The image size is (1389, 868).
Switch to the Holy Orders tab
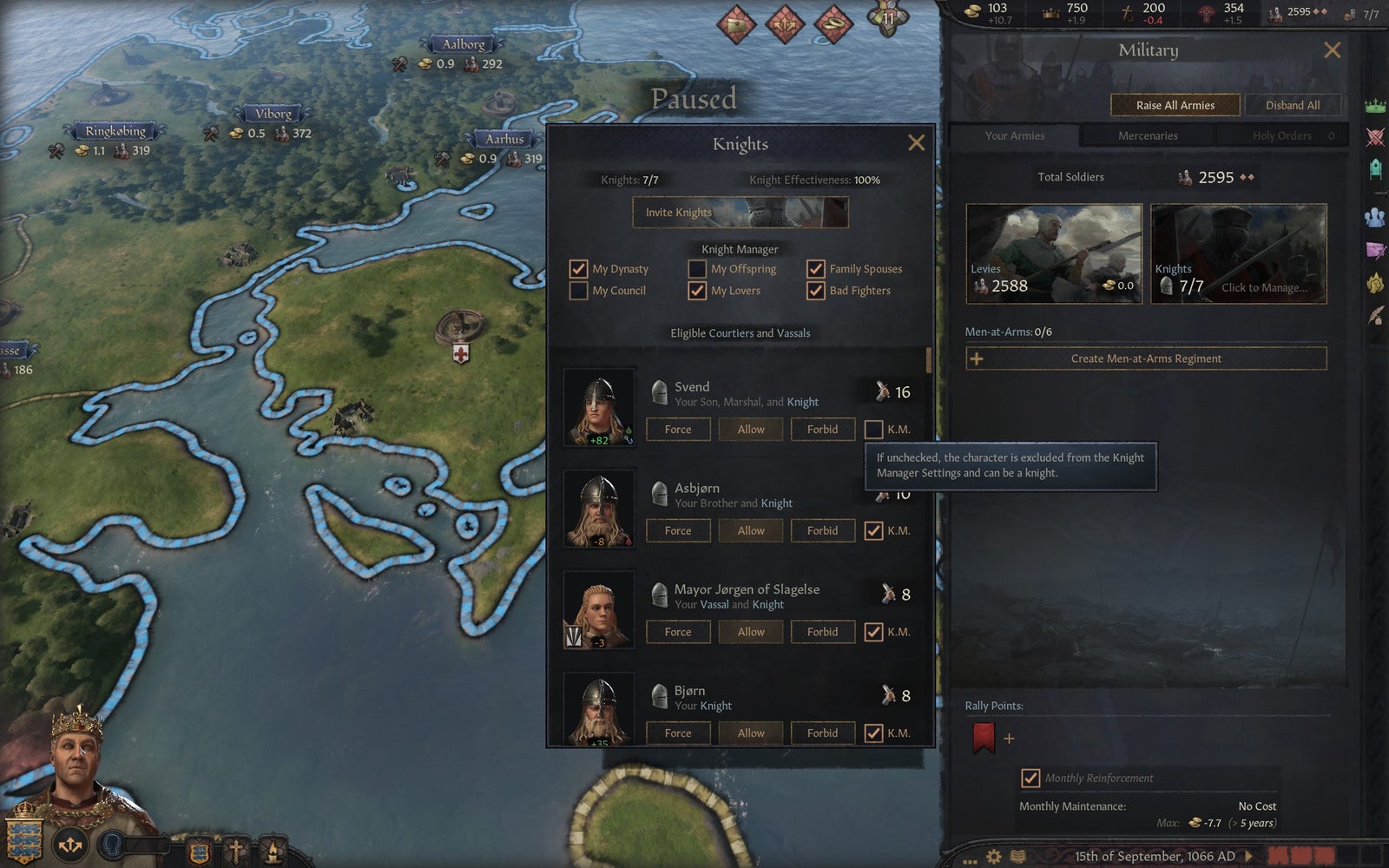tap(1282, 135)
